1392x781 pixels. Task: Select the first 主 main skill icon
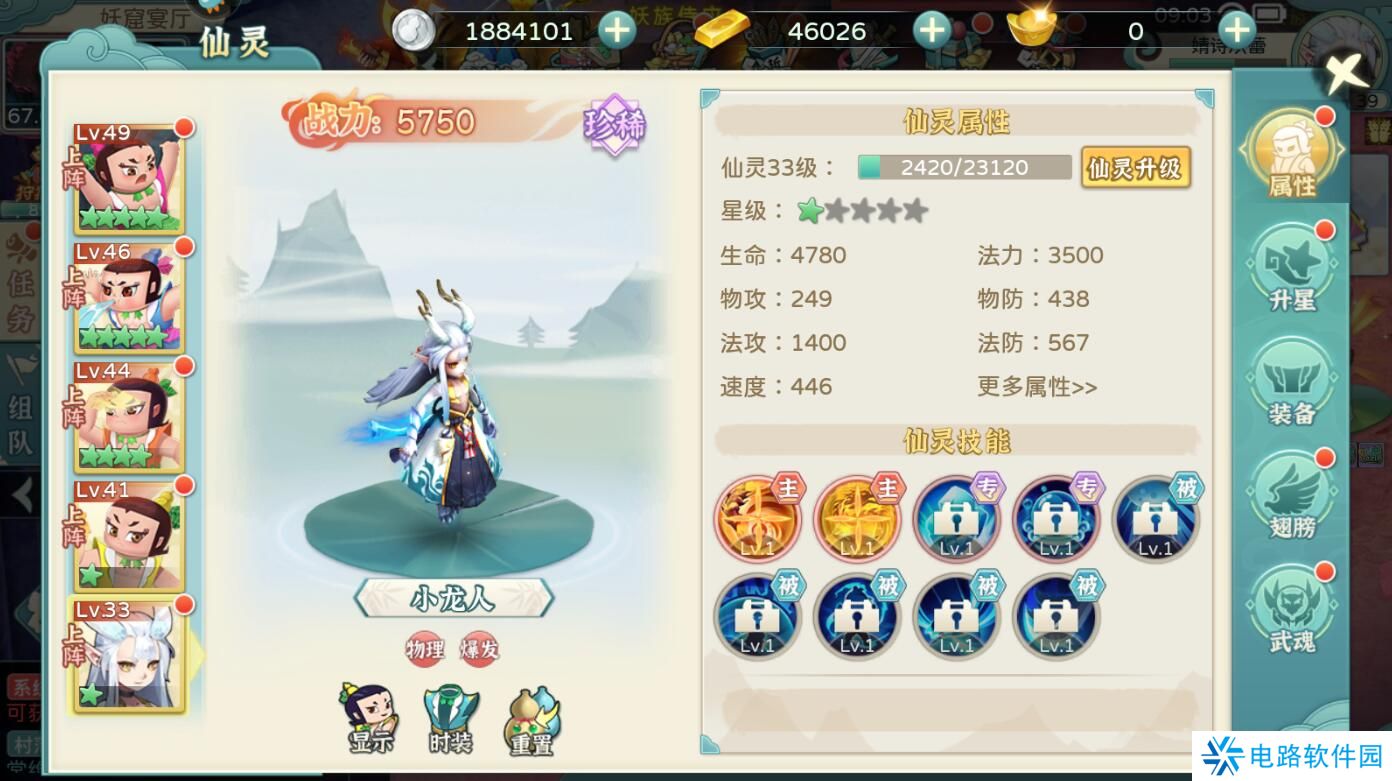click(x=756, y=519)
